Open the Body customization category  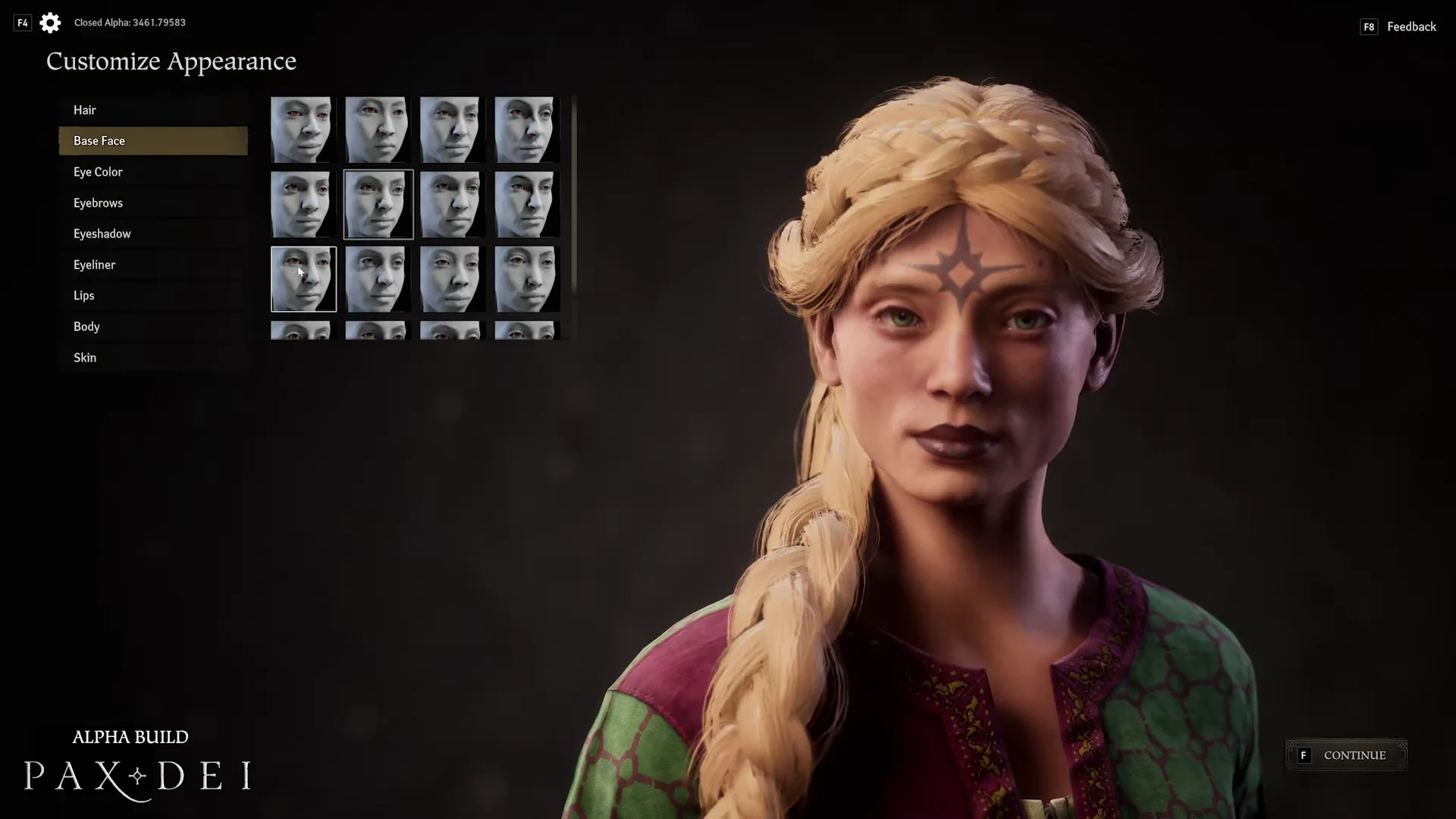tap(86, 327)
